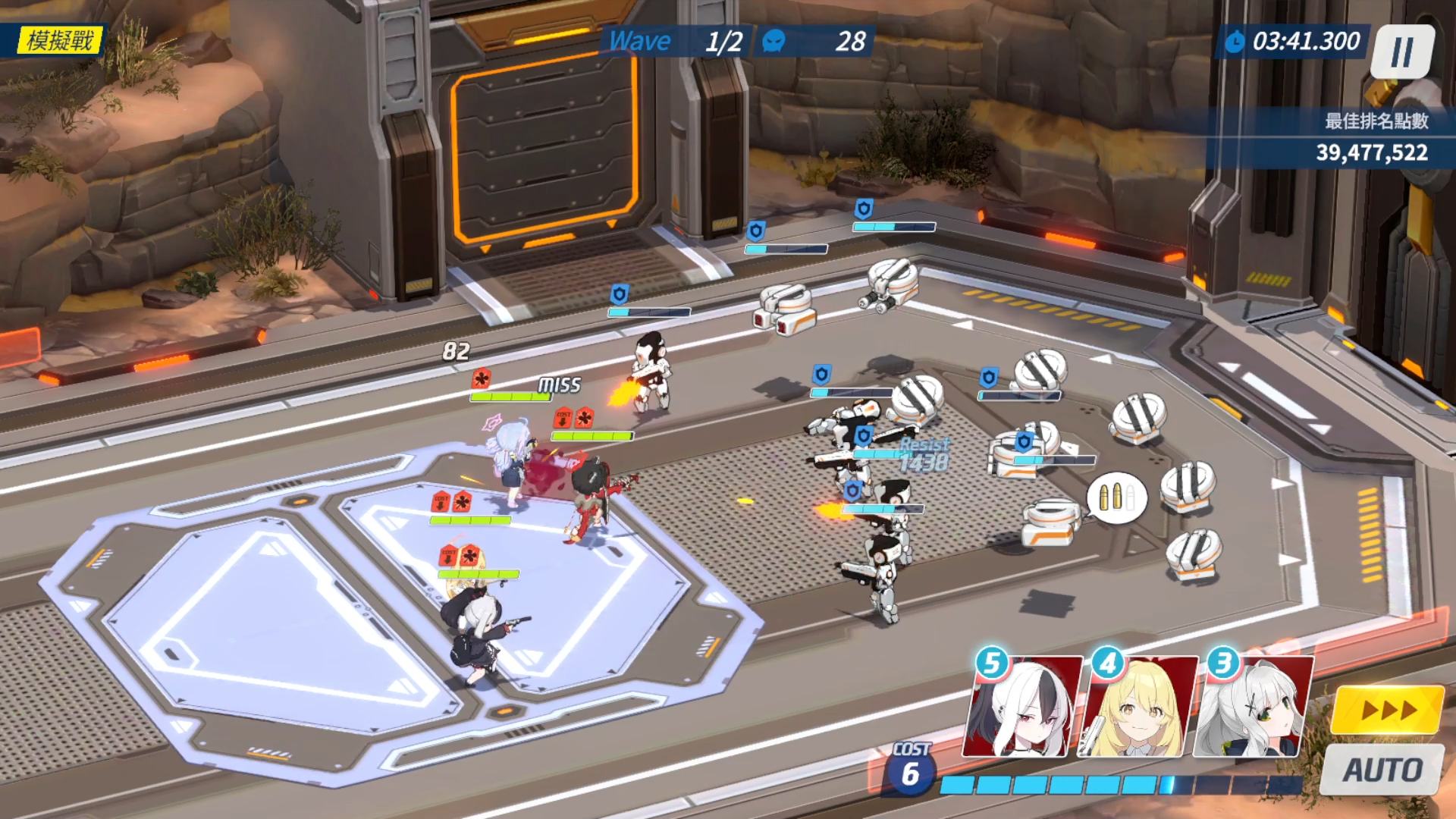The height and width of the screenshot is (819, 1456).
Task: Toggle the AUTO battle button
Action: [x=1382, y=770]
